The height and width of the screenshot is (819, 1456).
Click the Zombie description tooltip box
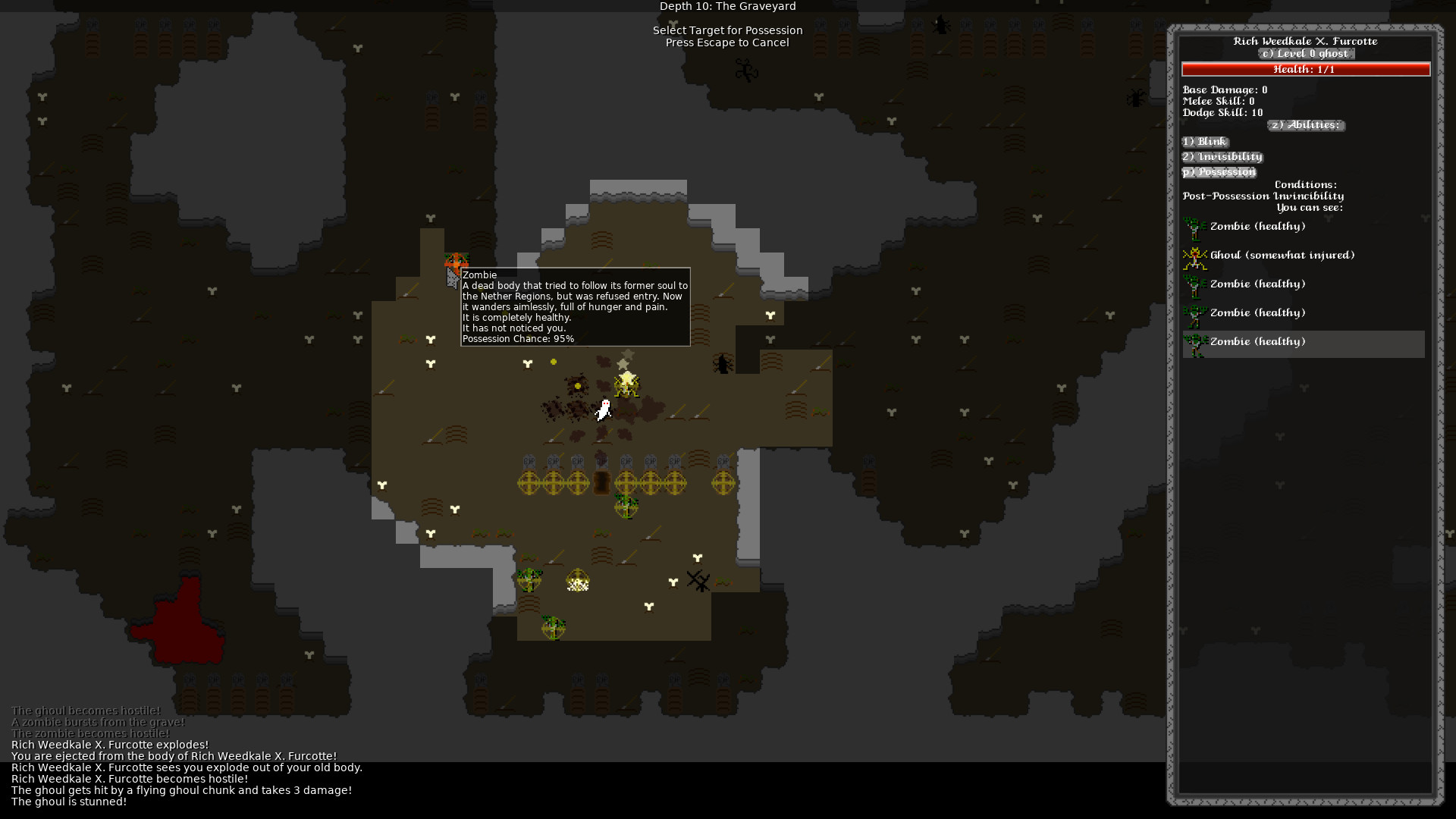tap(575, 306)
